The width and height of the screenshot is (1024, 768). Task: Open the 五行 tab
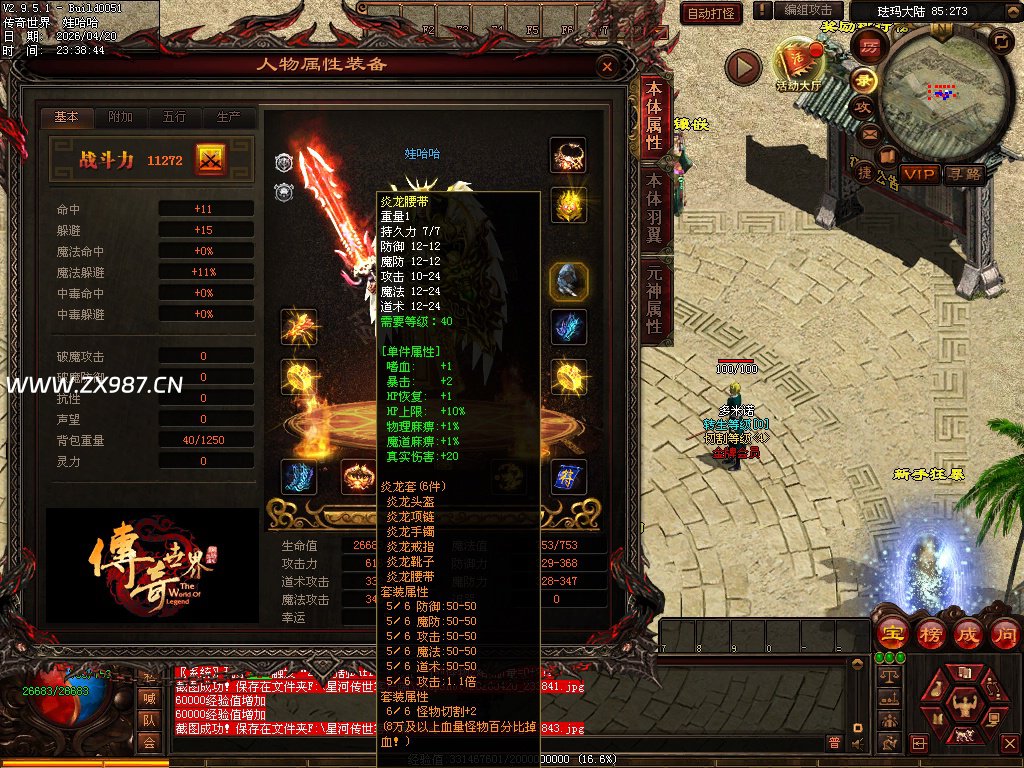point(174,117)
